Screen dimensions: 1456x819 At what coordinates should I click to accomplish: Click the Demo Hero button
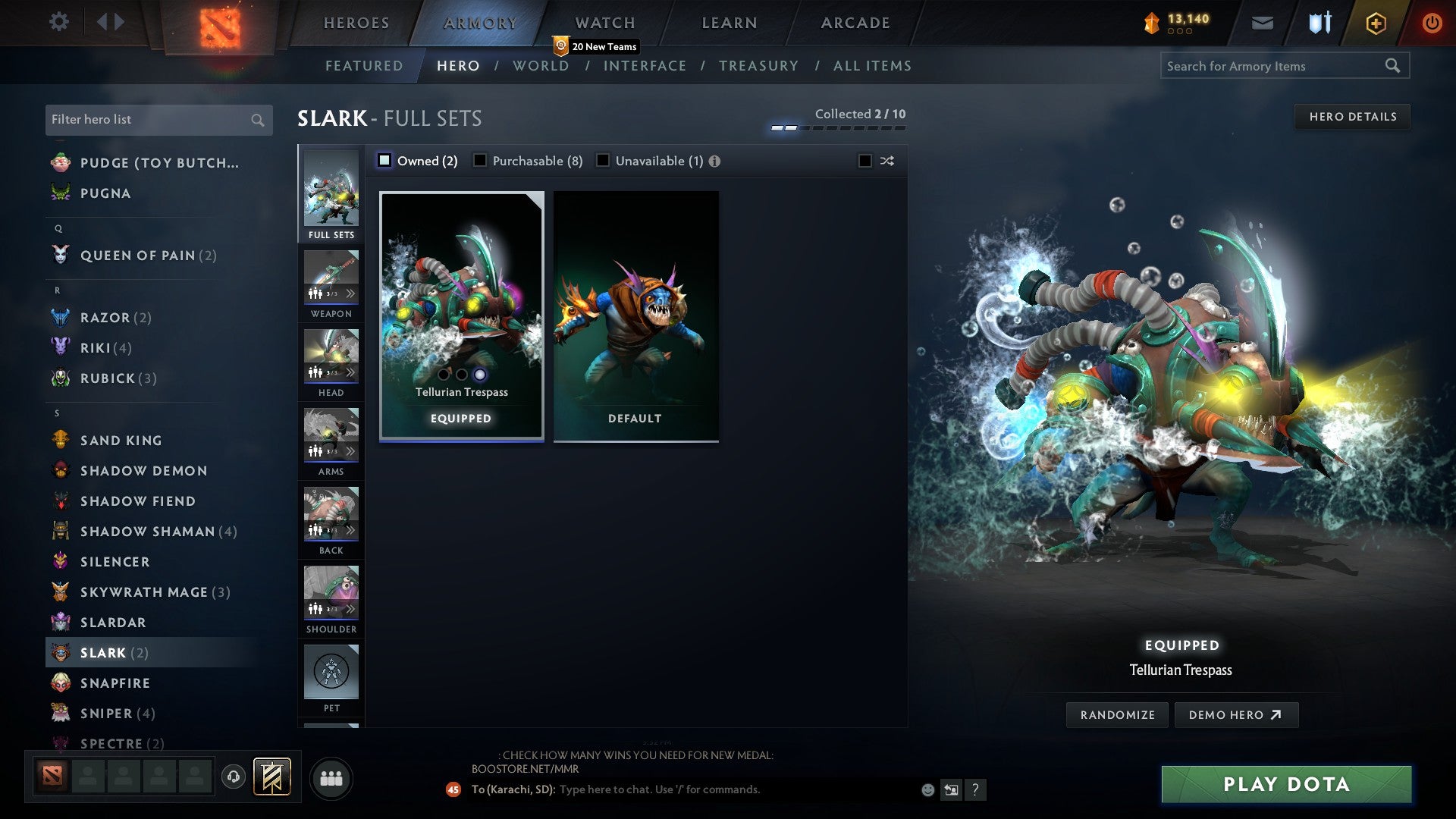tap(1237, 714)
